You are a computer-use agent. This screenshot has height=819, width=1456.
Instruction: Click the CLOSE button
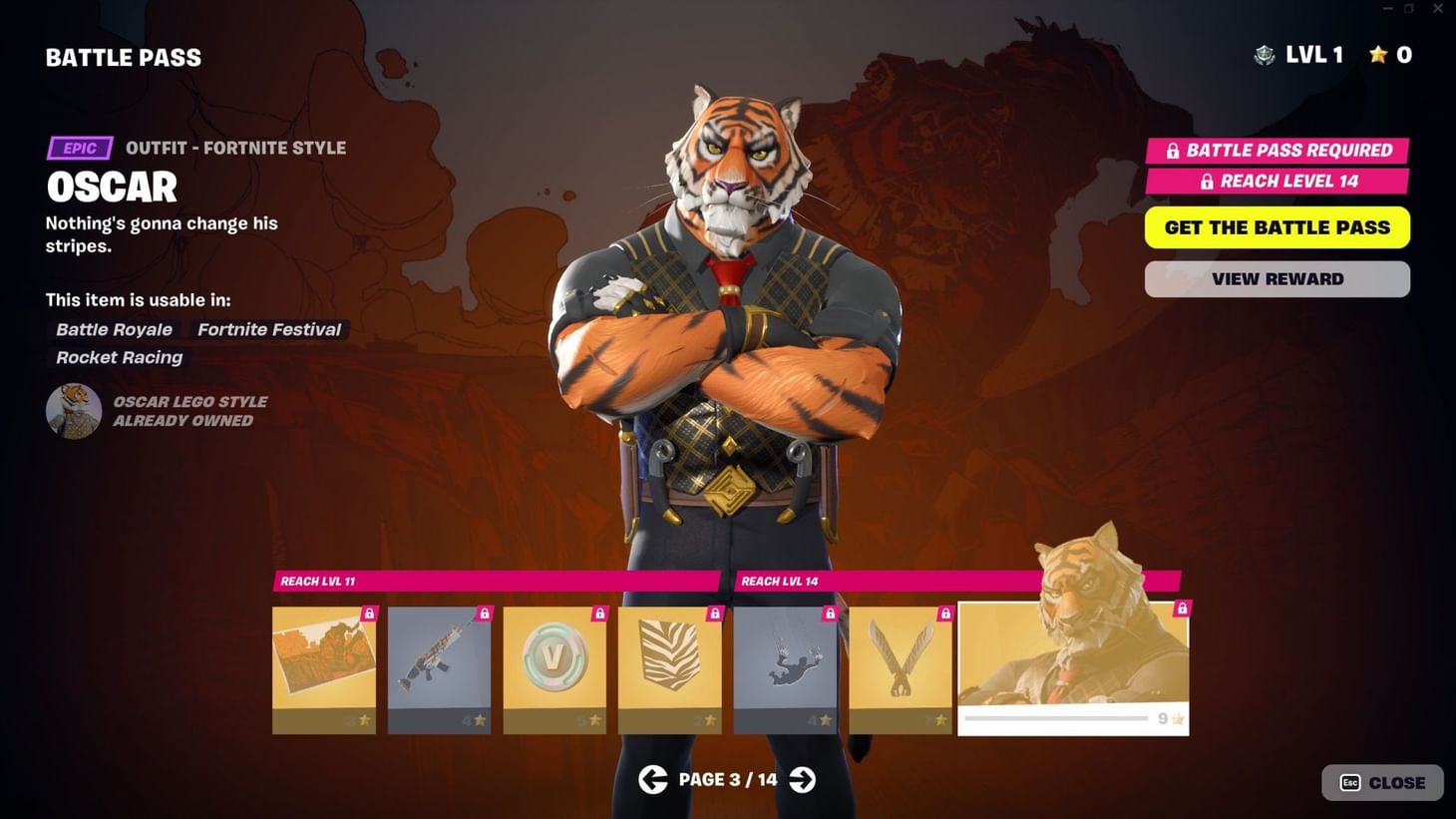pyautogui.click(x=1382, y=782)
